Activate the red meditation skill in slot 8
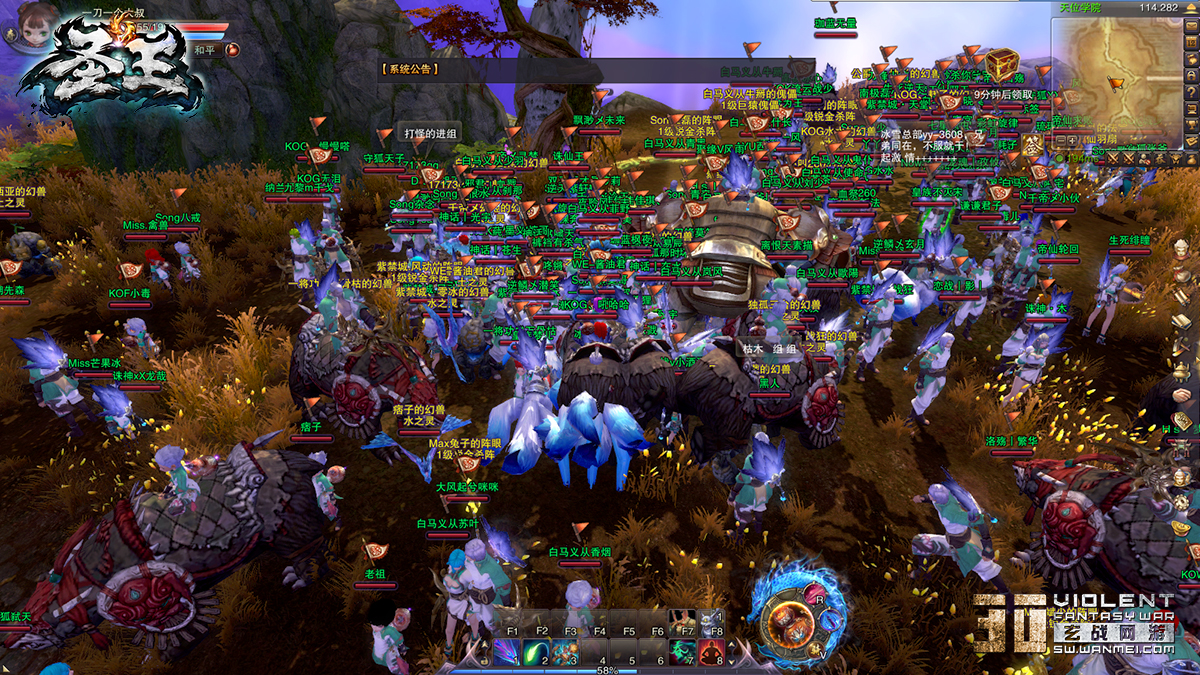Image resolution: width=1200 pixels, height=675 pixels. tap(711, 651)
